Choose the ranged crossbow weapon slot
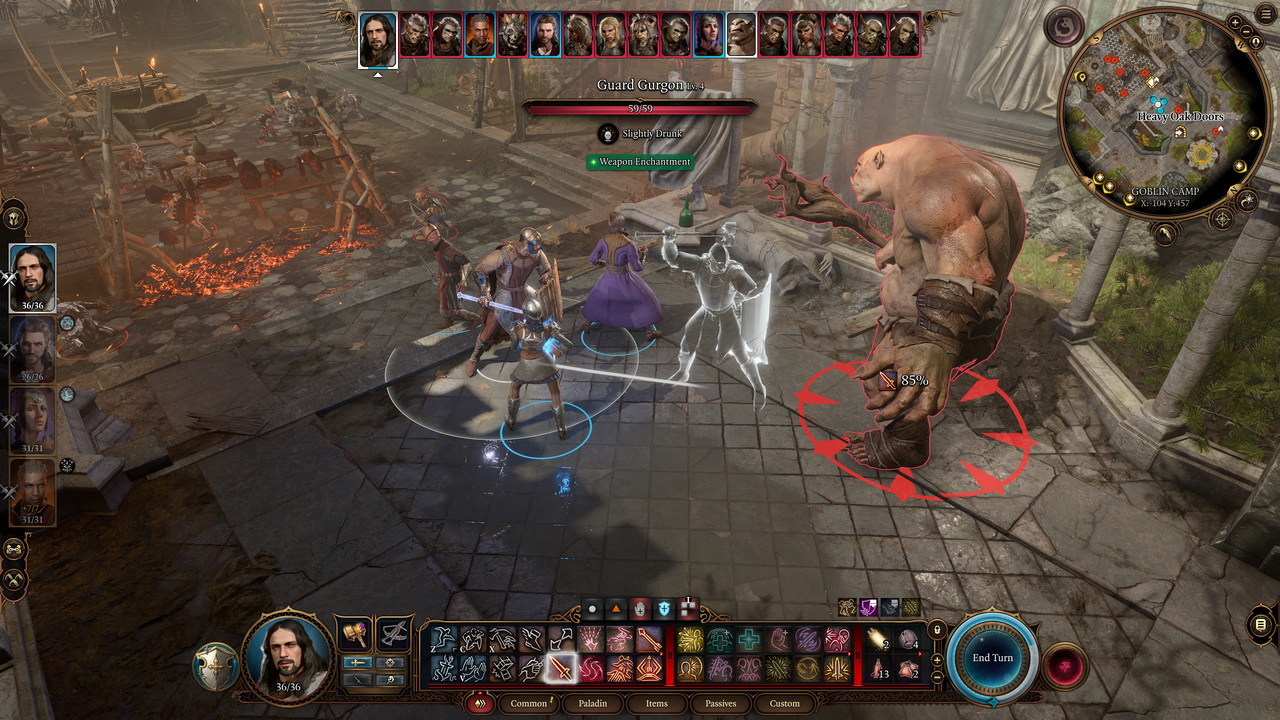 click(x=393, y=634)
